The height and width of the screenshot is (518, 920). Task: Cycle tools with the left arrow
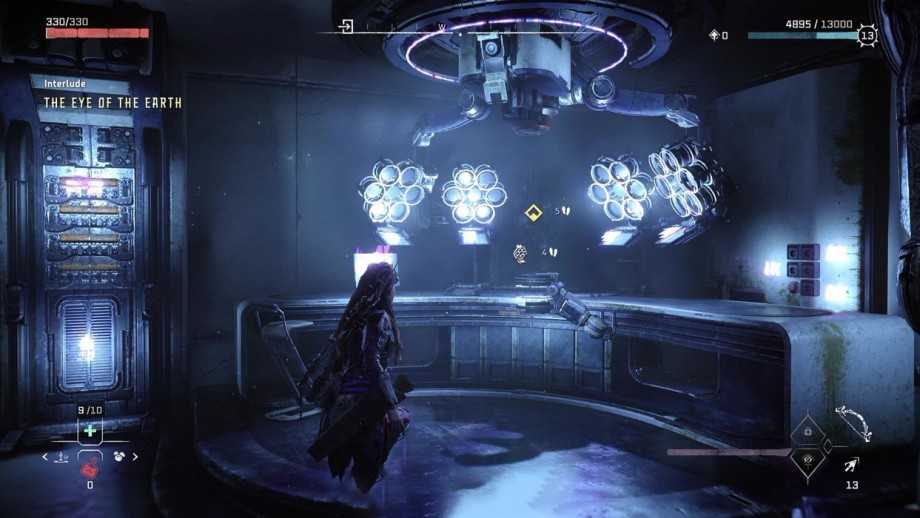tap(44, 457)
